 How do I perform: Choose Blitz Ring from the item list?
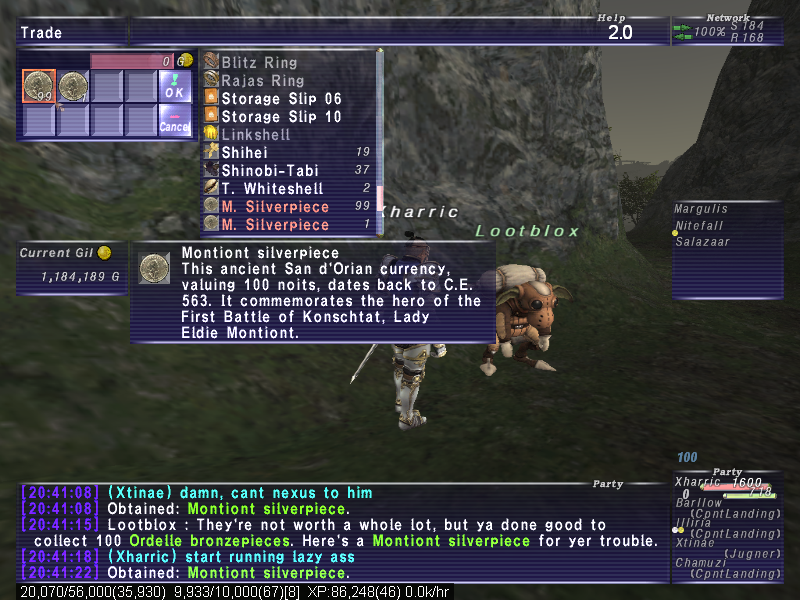point(259,63)
